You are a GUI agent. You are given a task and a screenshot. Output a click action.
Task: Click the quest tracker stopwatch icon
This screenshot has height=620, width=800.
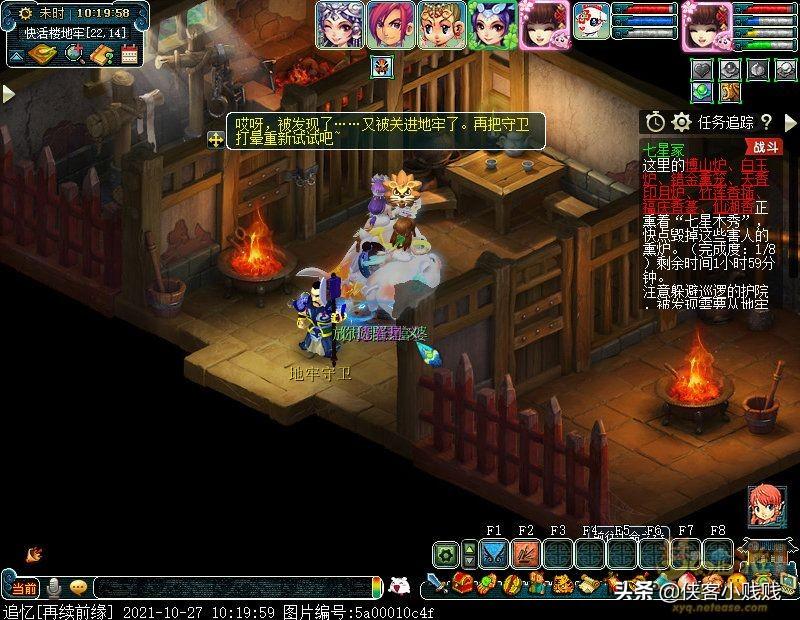[x=655, y=122]
